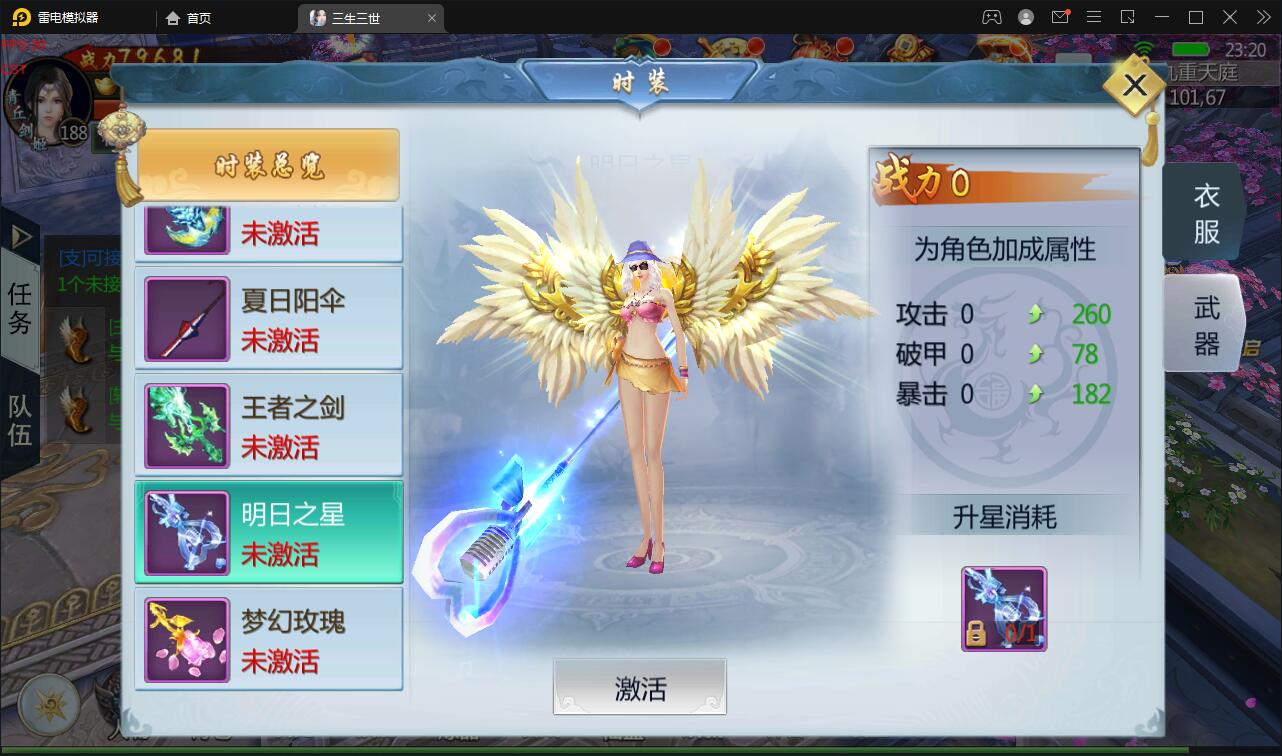1282x756 pixels.
Task: Click the locked item under 升星消耗
Action: [x=1003, y=608]
